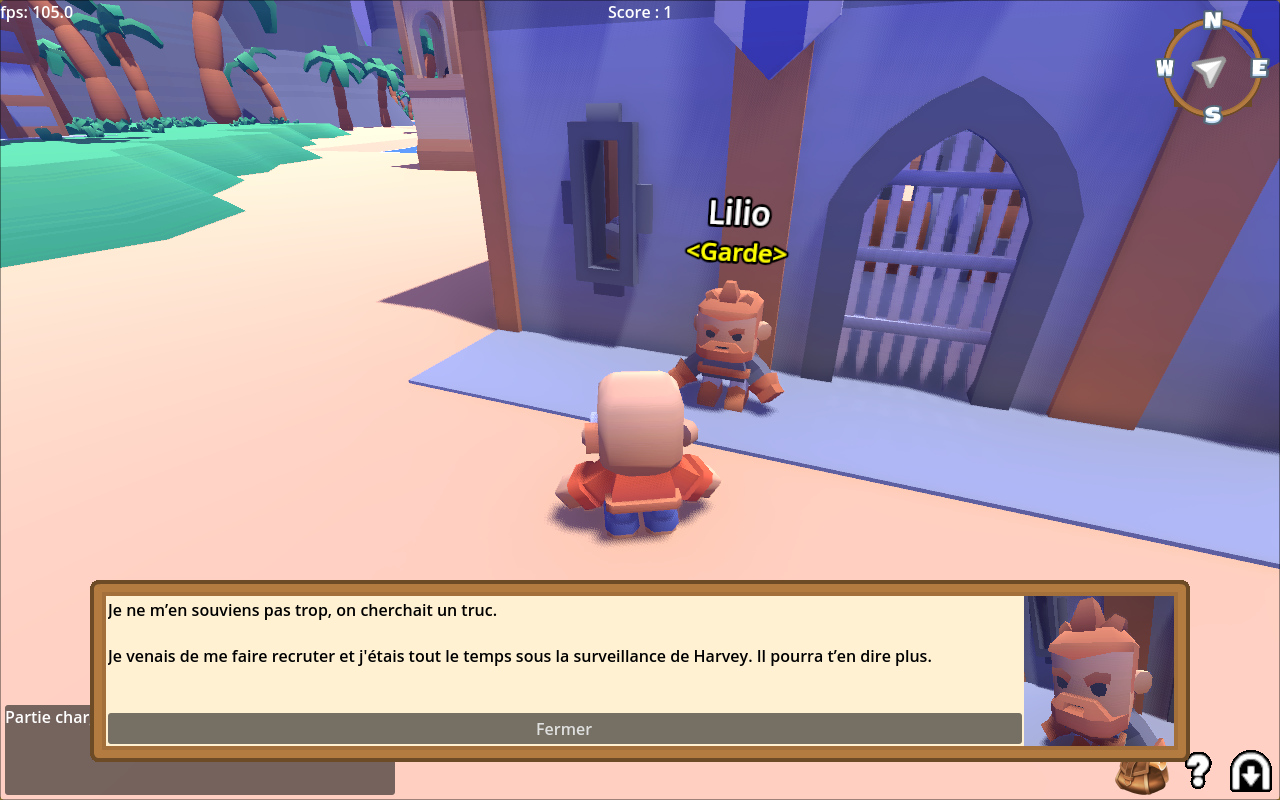This screenshot has height=800, width=1280.
Task: Click the compass in the corner
Action: [1211, 68]
